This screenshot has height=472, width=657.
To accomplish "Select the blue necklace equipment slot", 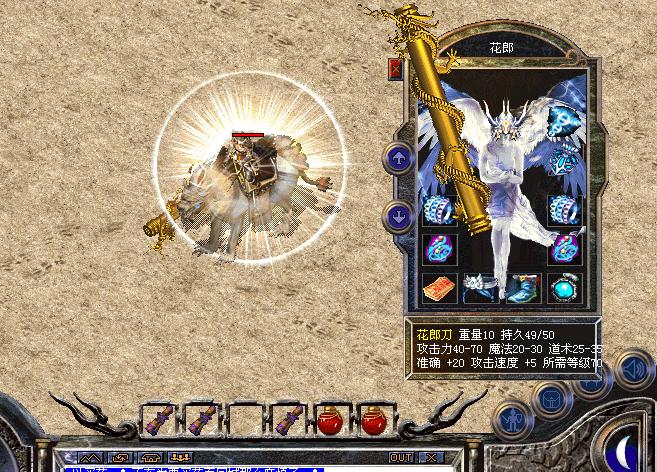I will 566,161.
